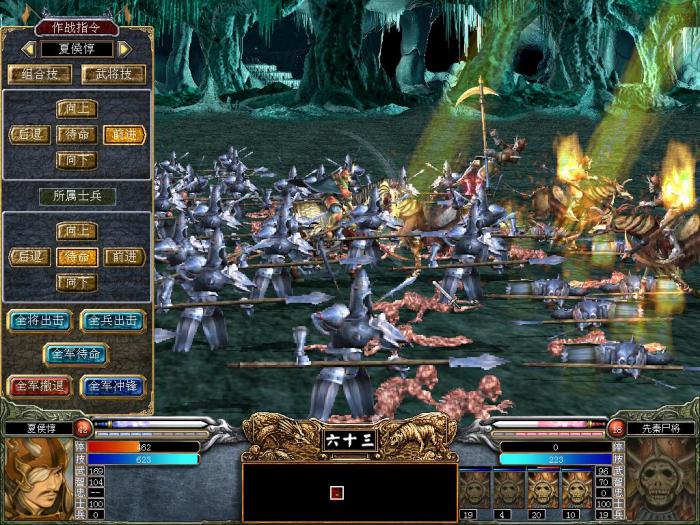Viewport: 700px width, 525px height.
Task: Click 全兵出击 all soldiers attack
Action: (113, 321)
